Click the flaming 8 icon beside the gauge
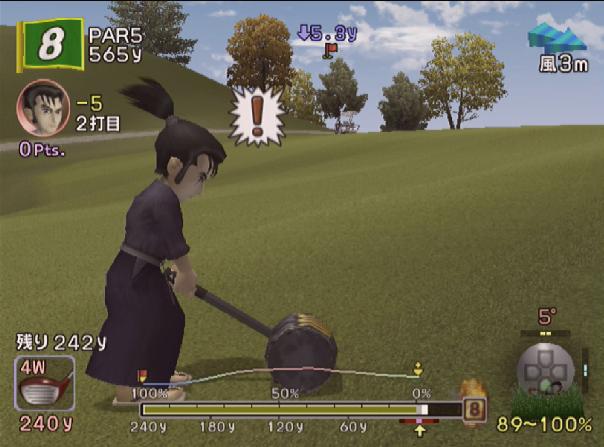 point(474,407)
